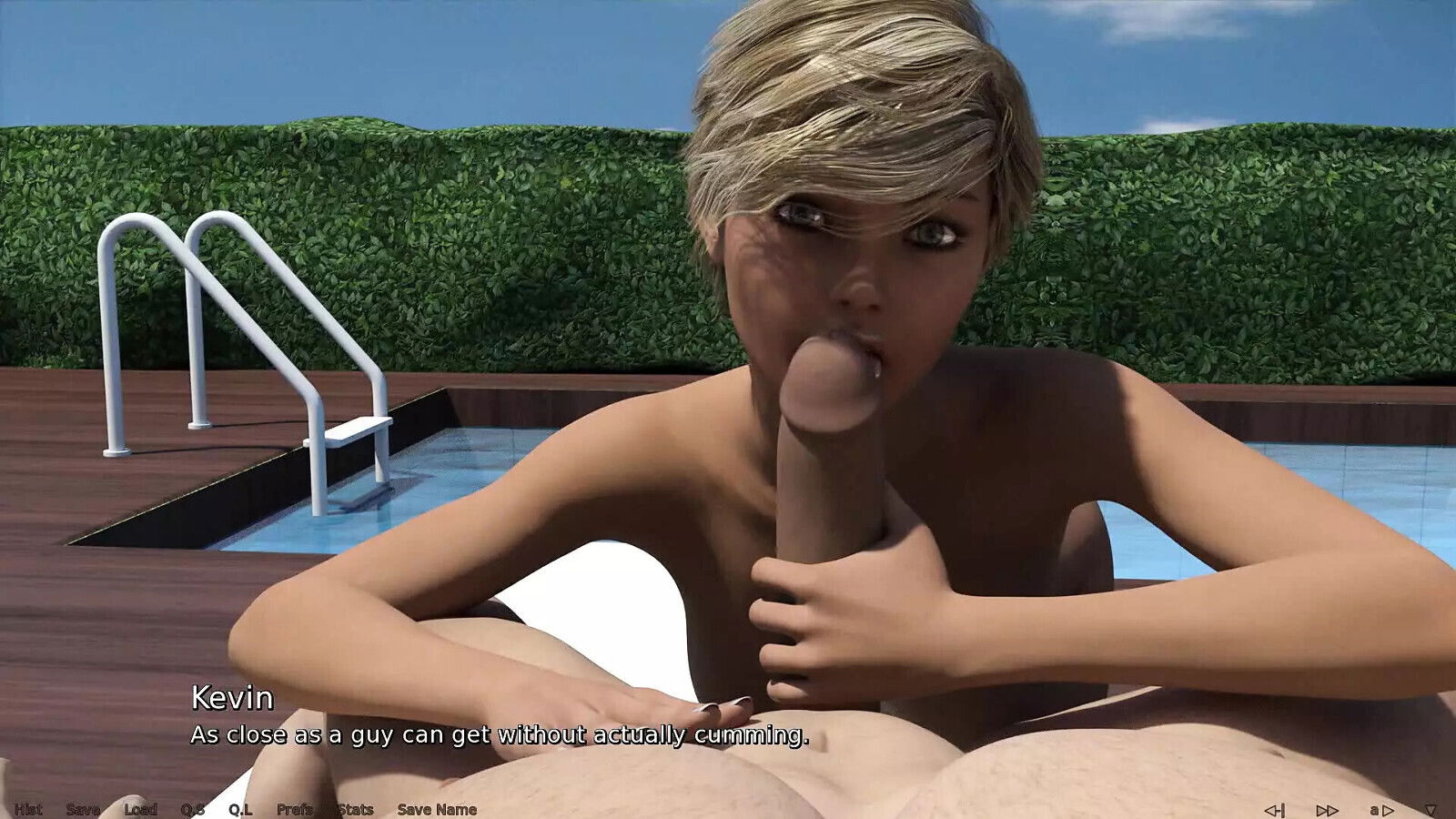This screenshot has height=819, width=1456.
Task: Open the Save game screen
Action: coord(83,809)
